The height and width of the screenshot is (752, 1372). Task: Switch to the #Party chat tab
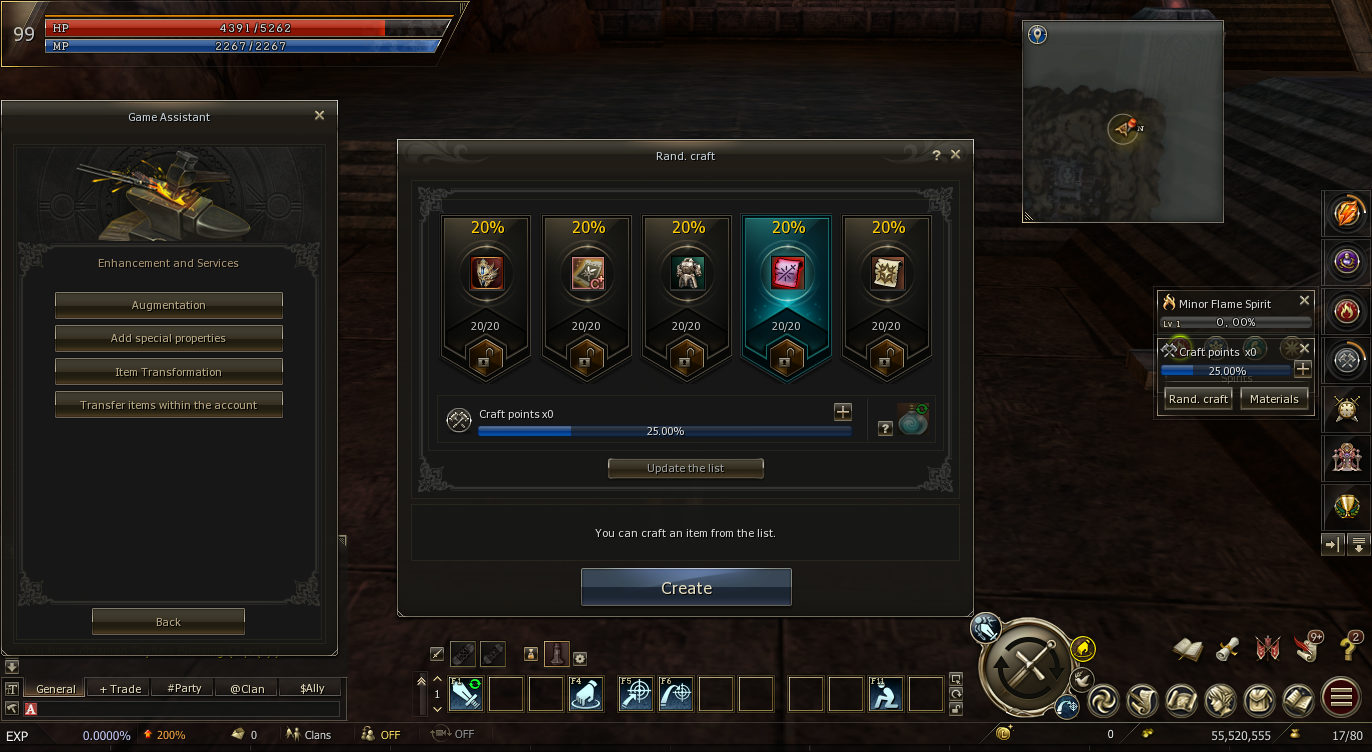click(184, 688)
